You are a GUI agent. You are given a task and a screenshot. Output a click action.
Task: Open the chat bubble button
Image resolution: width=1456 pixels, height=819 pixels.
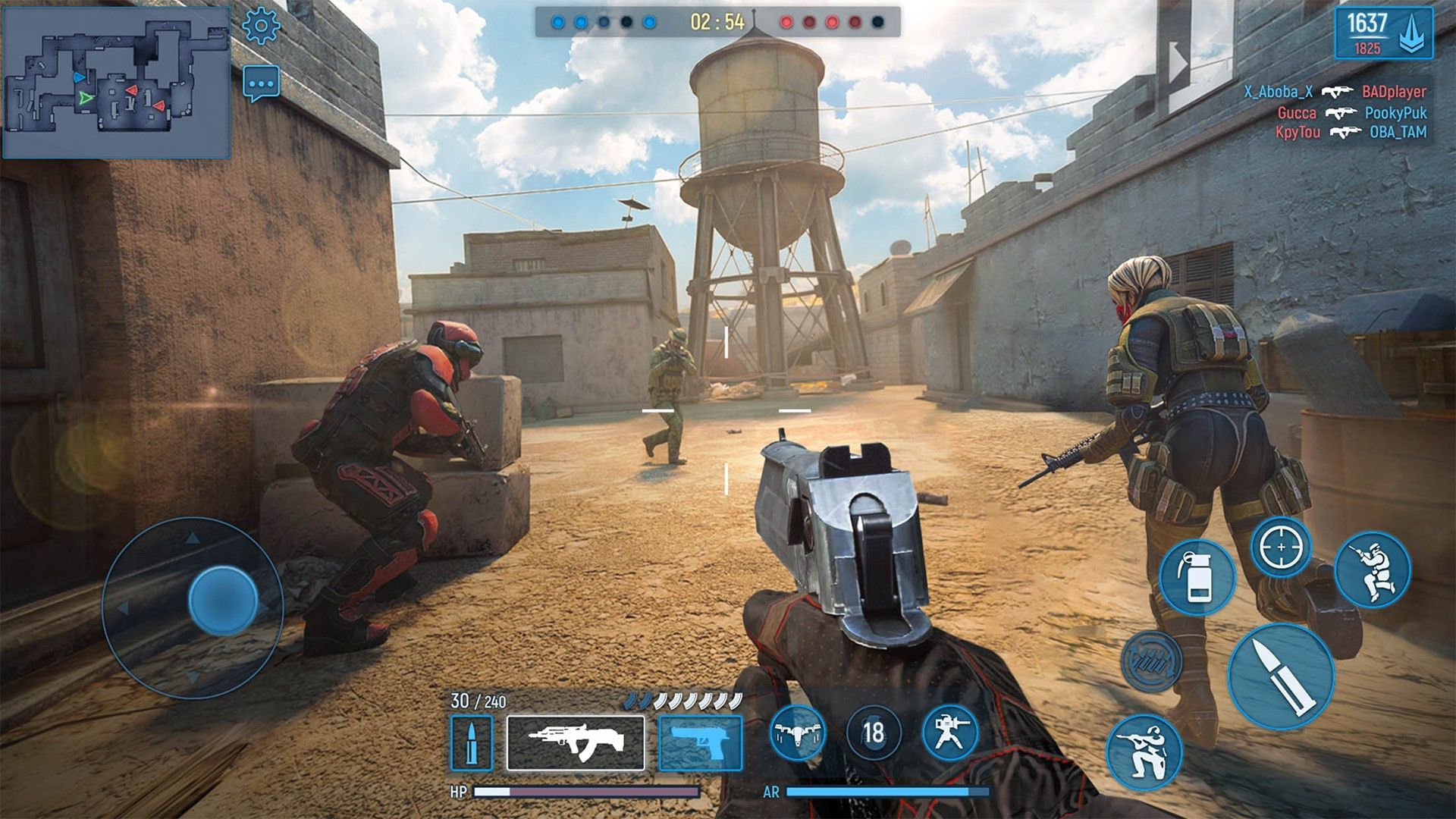click(x=262, y=83)
